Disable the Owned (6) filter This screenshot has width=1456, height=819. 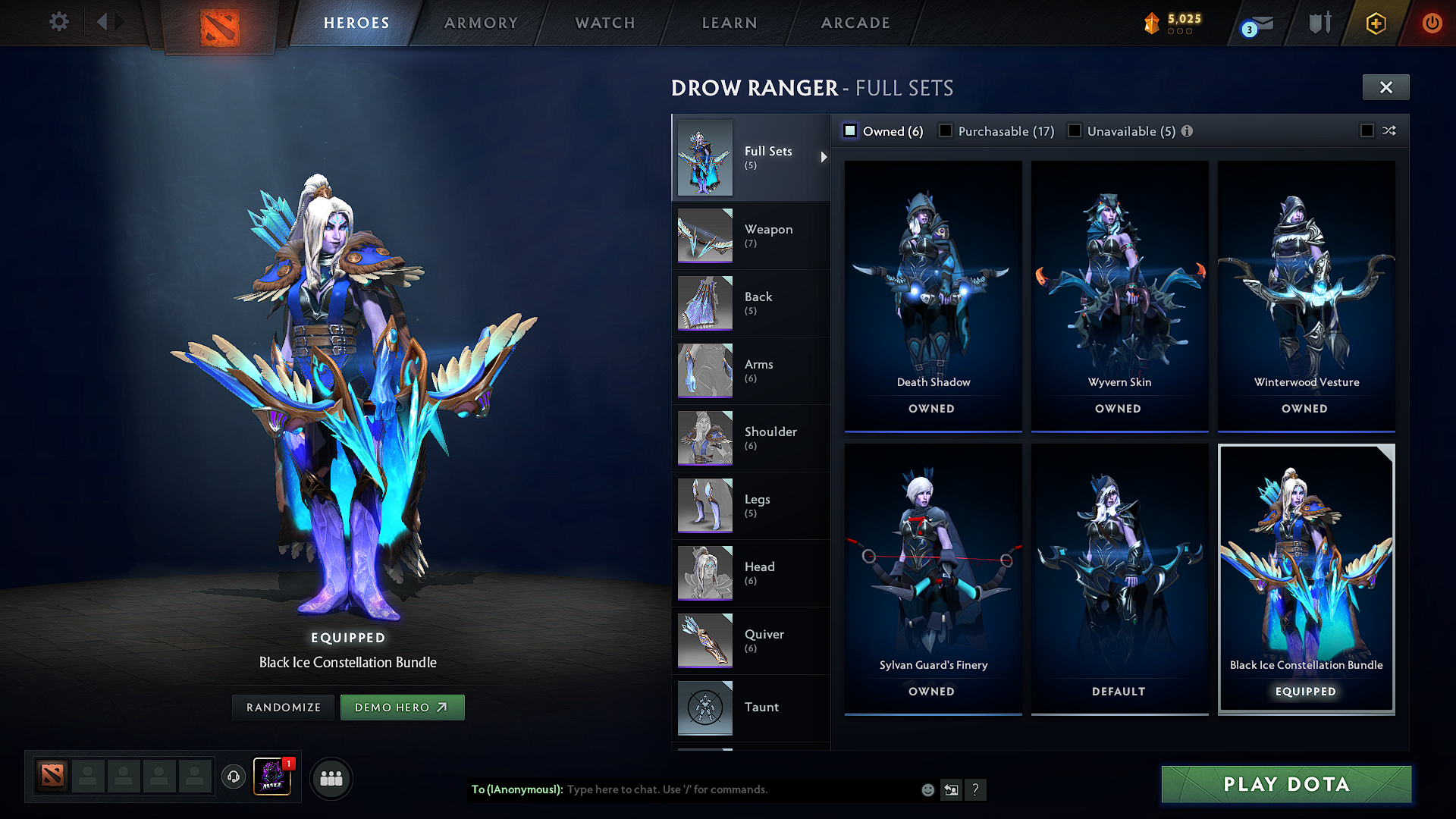click(x=850, y=130)
